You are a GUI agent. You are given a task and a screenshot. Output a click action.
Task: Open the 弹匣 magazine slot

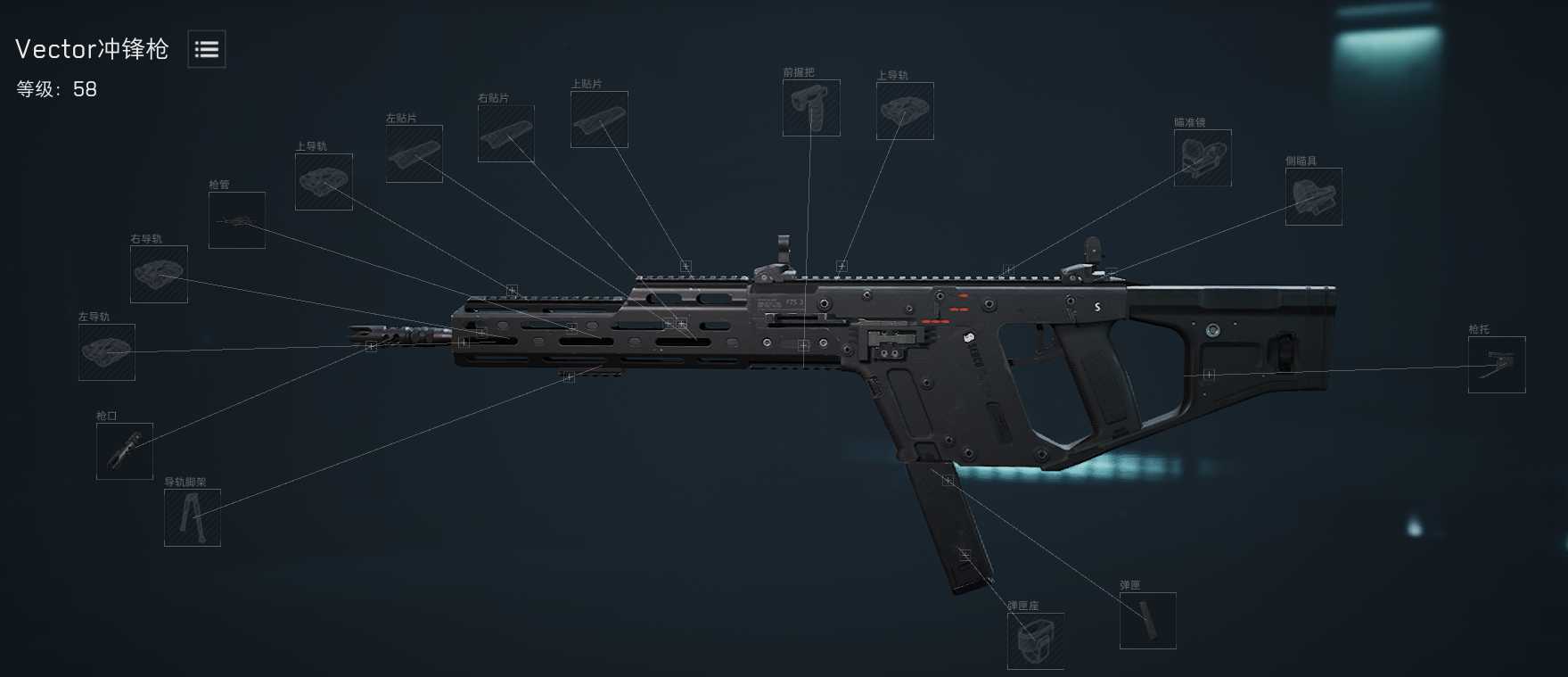(1148, 621)
